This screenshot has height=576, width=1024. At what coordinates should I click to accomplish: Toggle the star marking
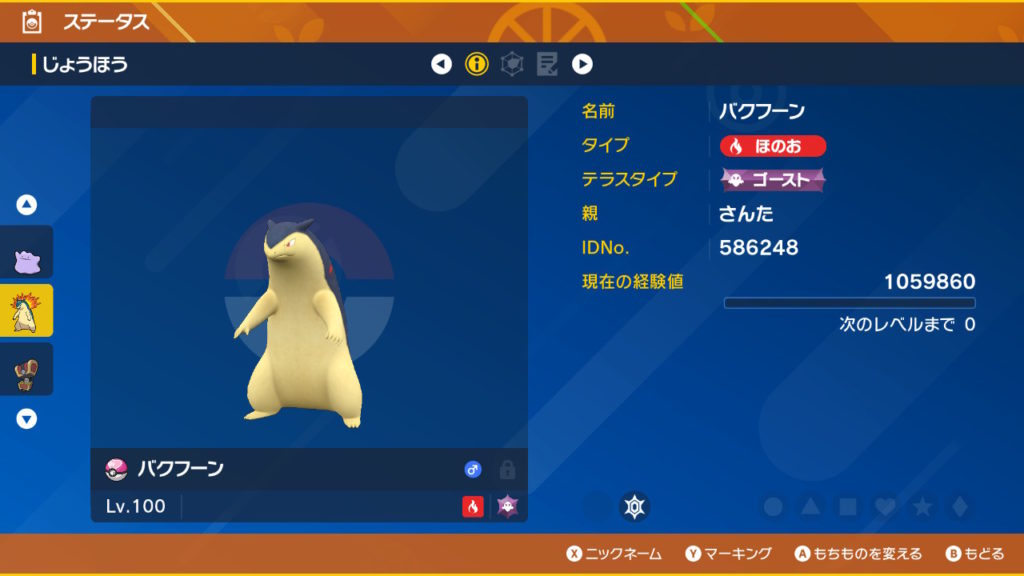coord(922,507)
